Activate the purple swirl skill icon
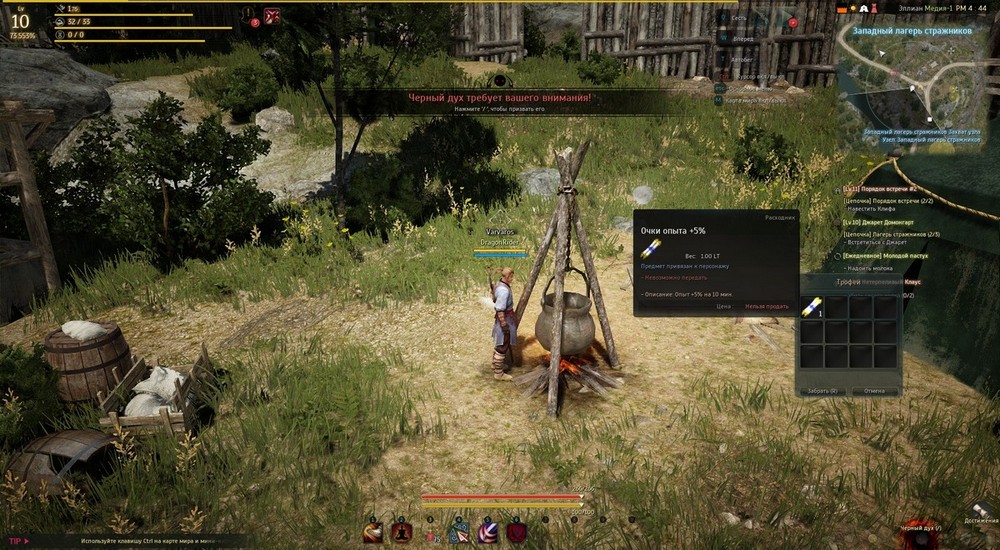This screenshot has height=550, width=1000. [488, 532]
